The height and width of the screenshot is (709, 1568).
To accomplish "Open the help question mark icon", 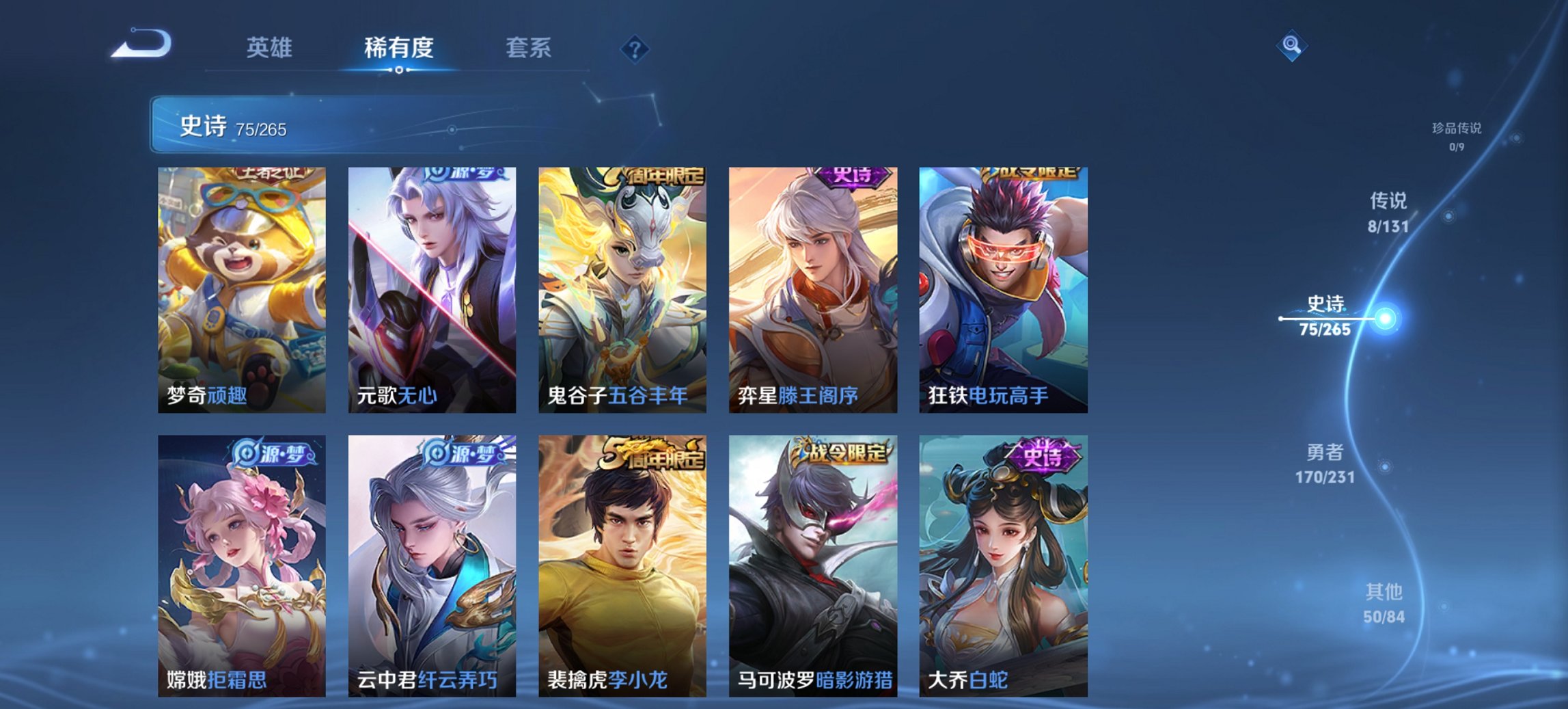I will 635,48.
